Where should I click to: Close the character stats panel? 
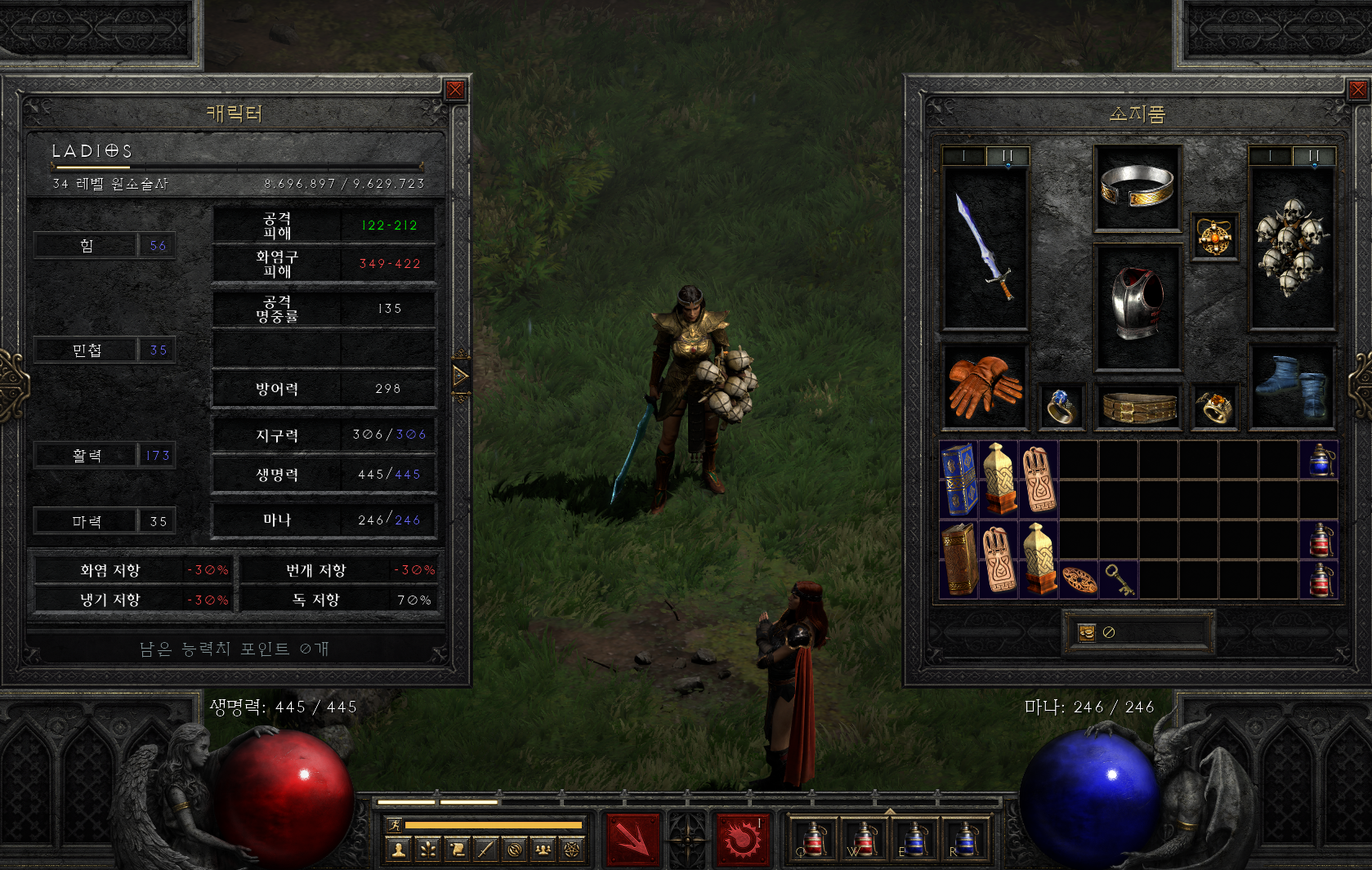point(455,89)
